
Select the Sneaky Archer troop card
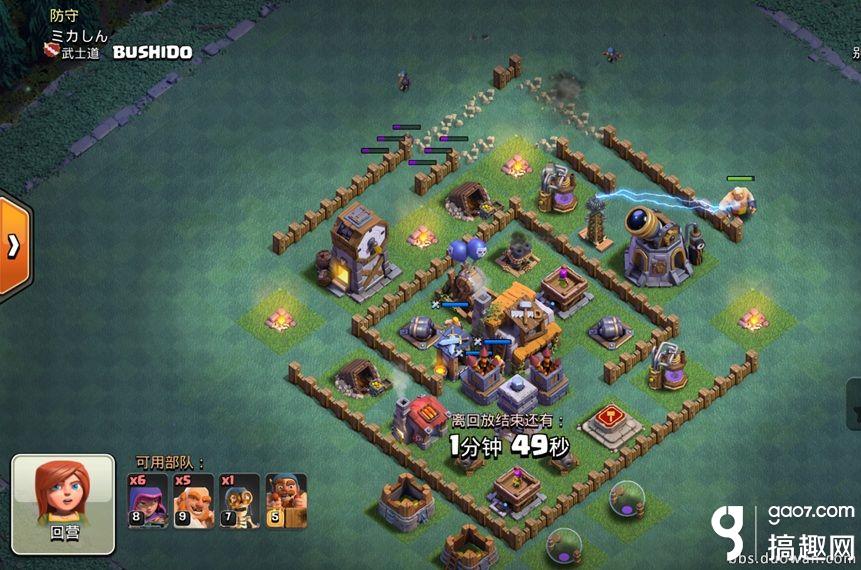pyautogui.click(x=148, y=500)
